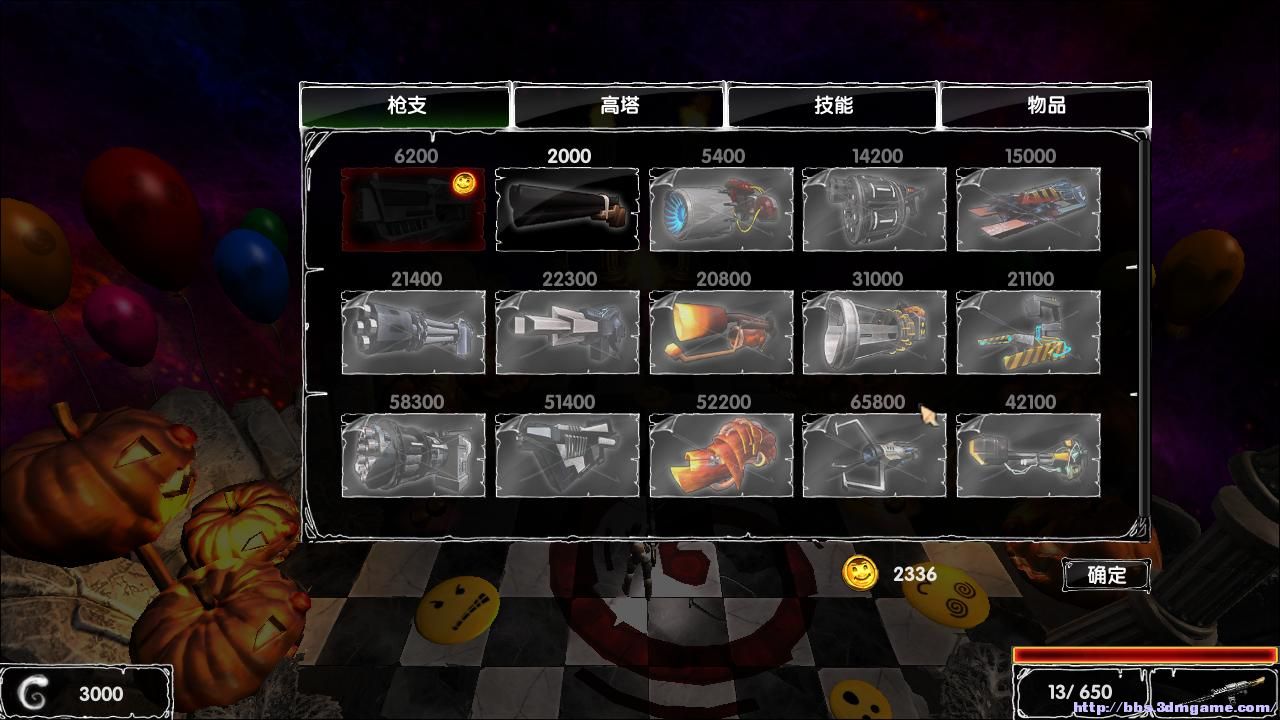The width and height of the screenshot is (1280, 720).
Task: Pick the 52200 orange spiral weapon
Action: pyautogui.click(x=721, y=455)
